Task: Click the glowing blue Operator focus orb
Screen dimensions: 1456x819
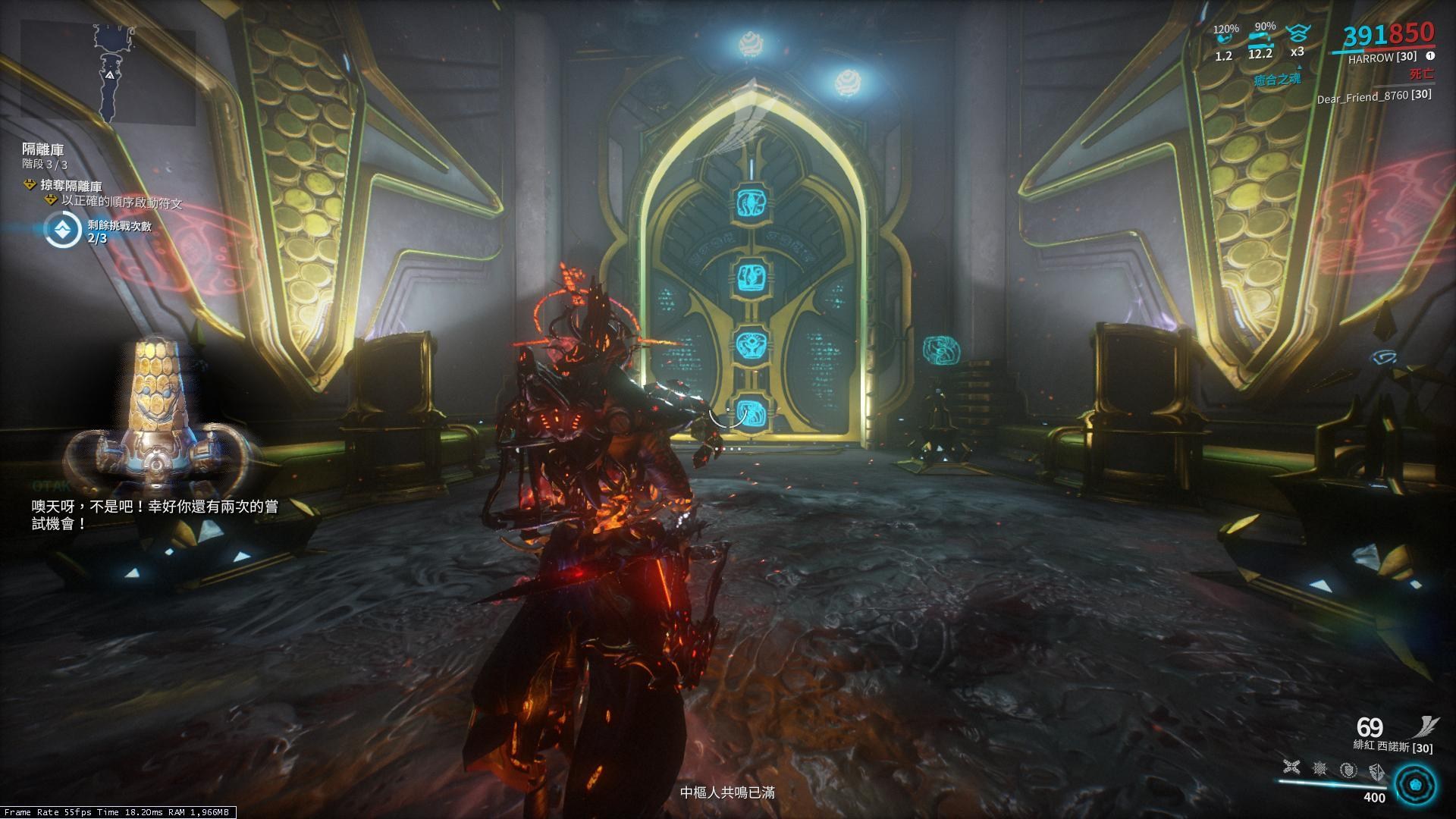Action: pos(1414,786)
